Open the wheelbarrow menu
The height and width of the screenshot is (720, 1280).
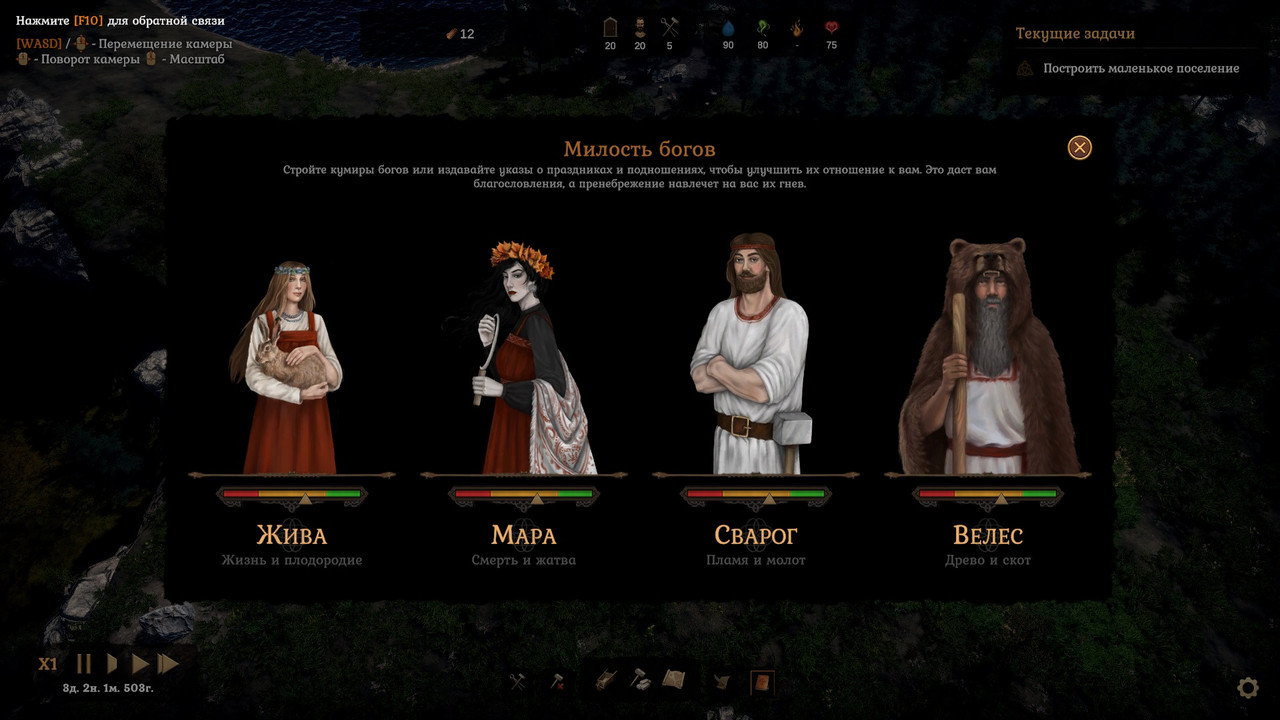606,680
